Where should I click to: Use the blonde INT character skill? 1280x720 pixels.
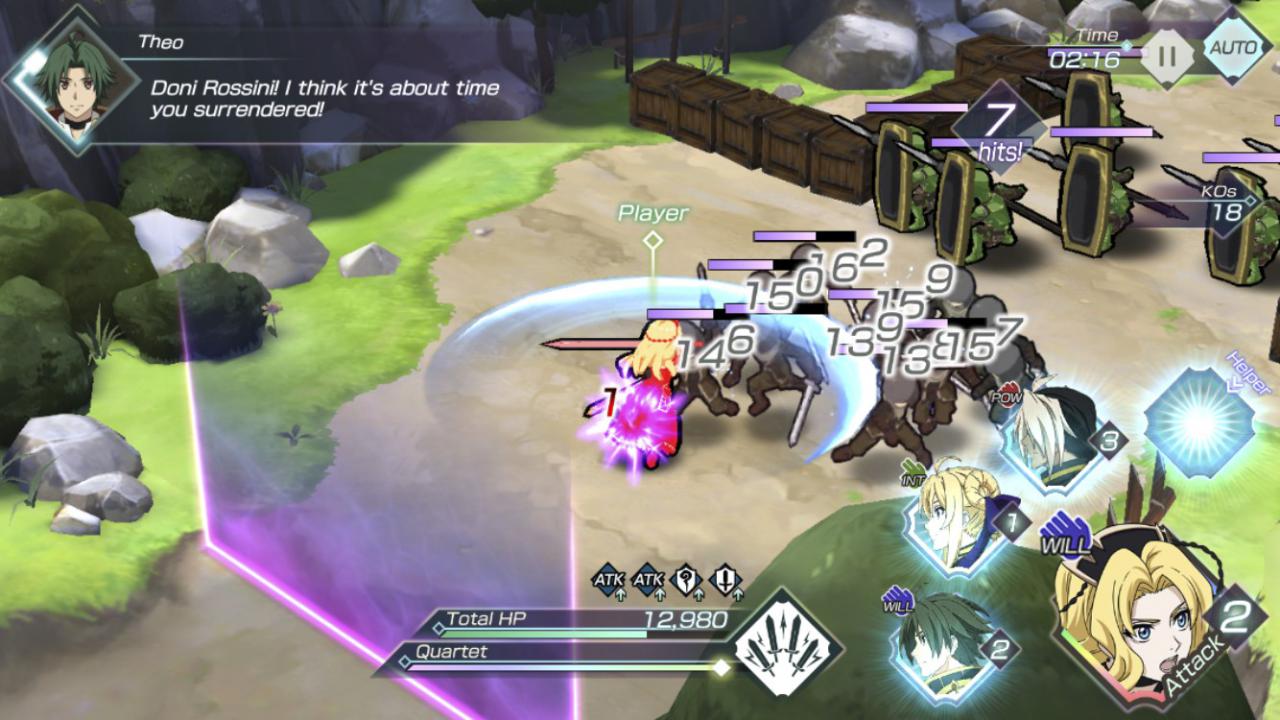coord(958,525)
